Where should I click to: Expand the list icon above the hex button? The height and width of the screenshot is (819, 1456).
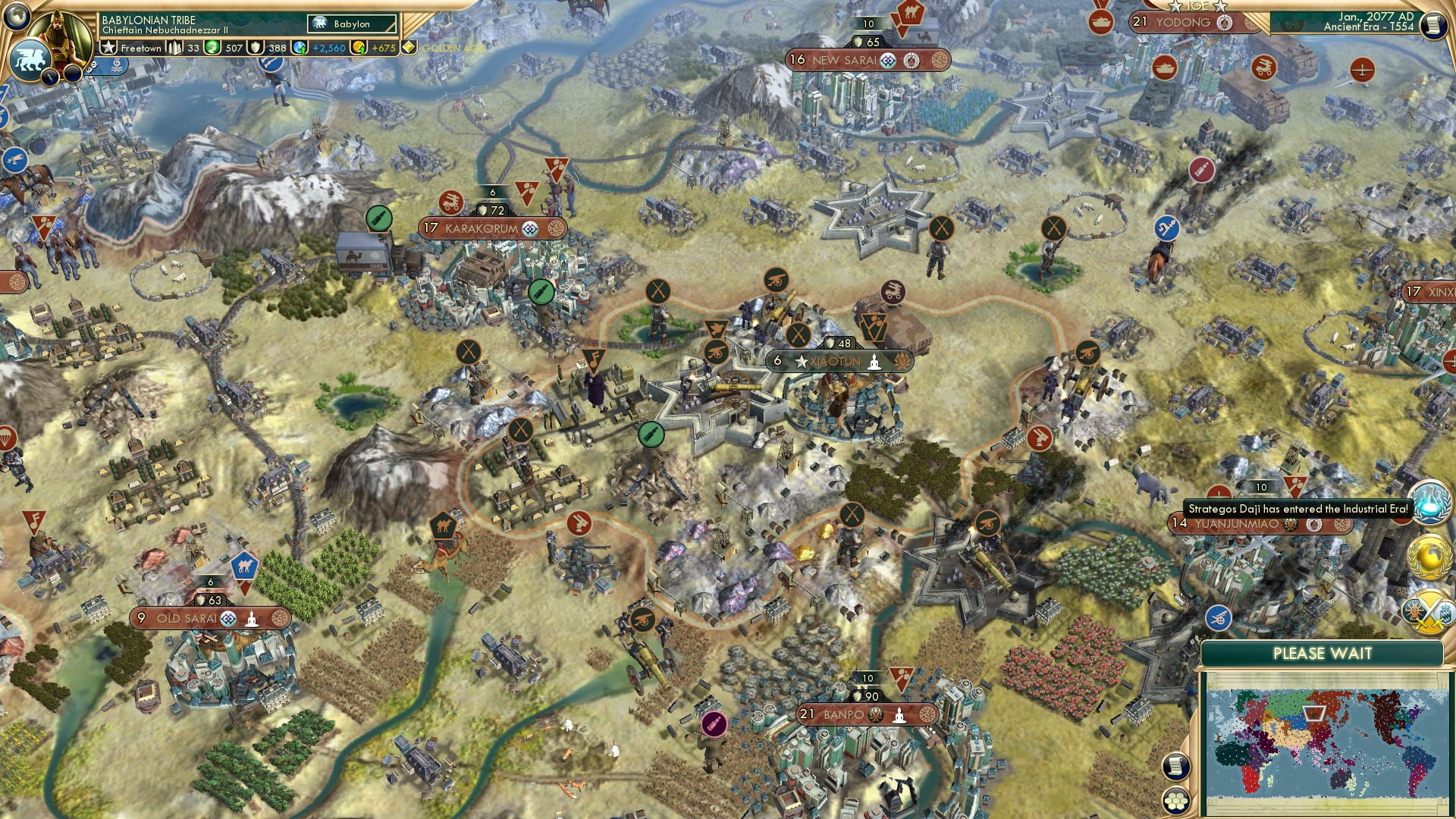pos(1176,766)
